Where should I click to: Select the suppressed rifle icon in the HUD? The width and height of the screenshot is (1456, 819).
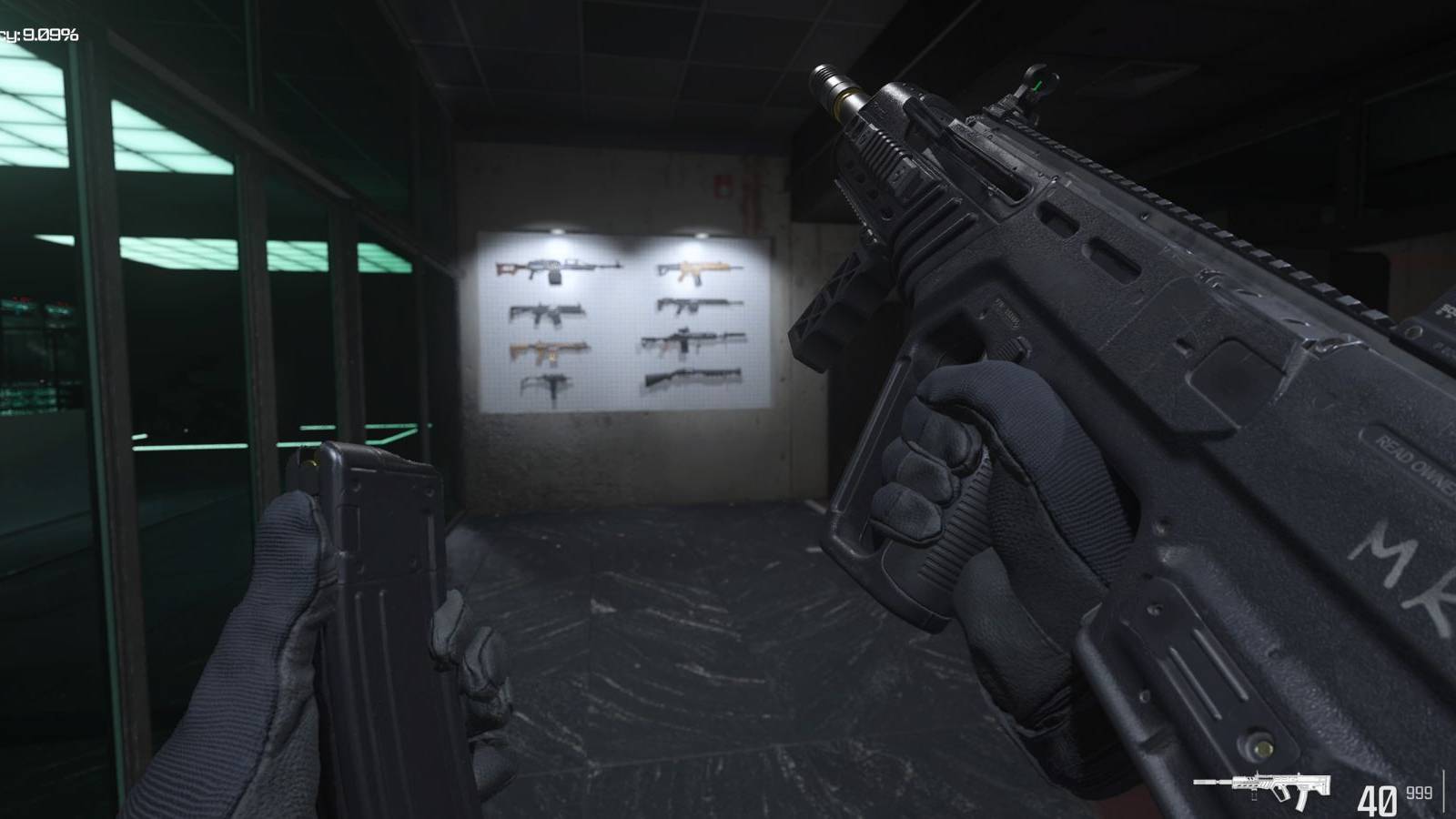[1260, 784]
